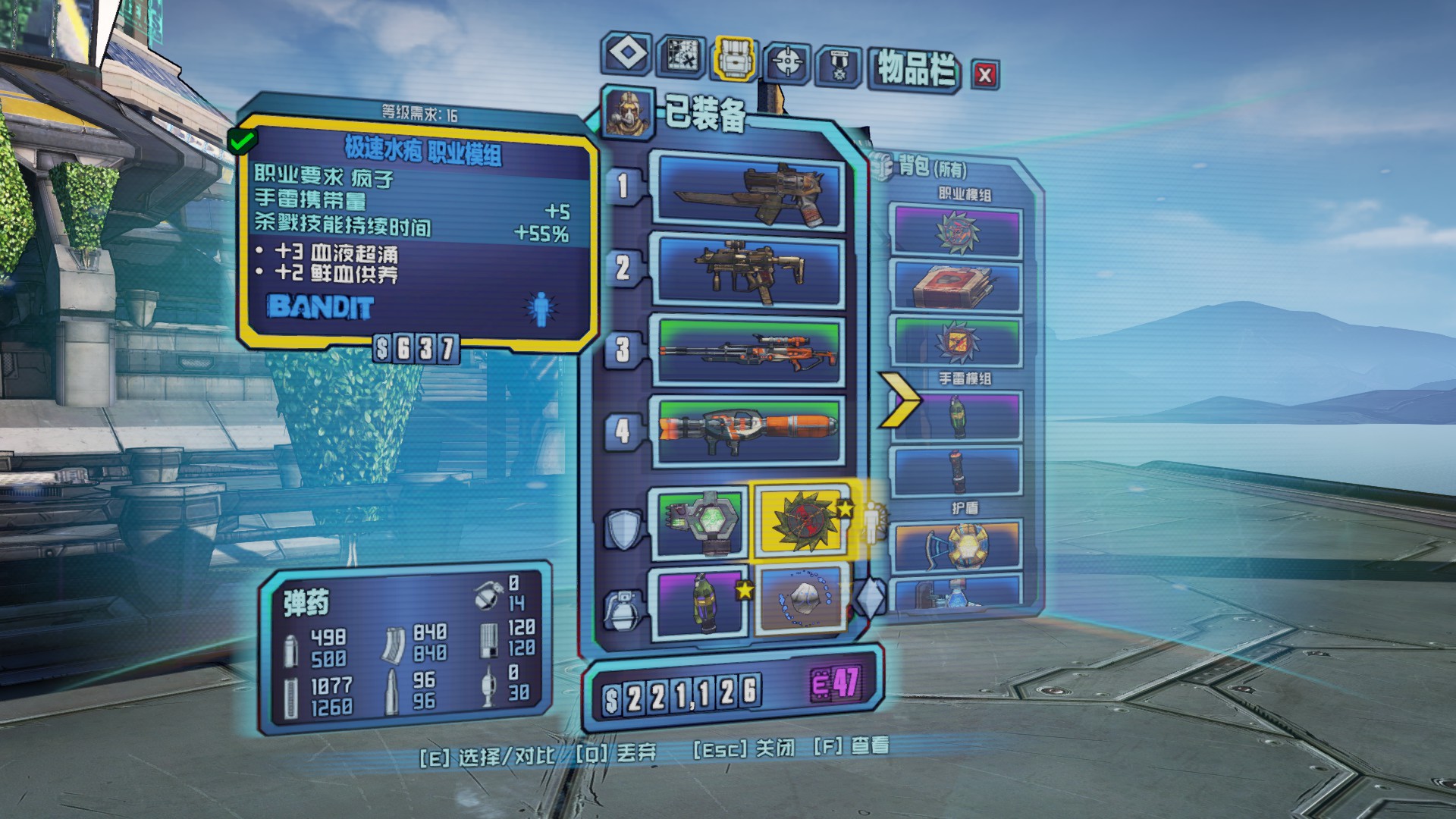Choose the equipped relic slot
Viewport: 1456px width, 819px height.
(x=801, y=600)
